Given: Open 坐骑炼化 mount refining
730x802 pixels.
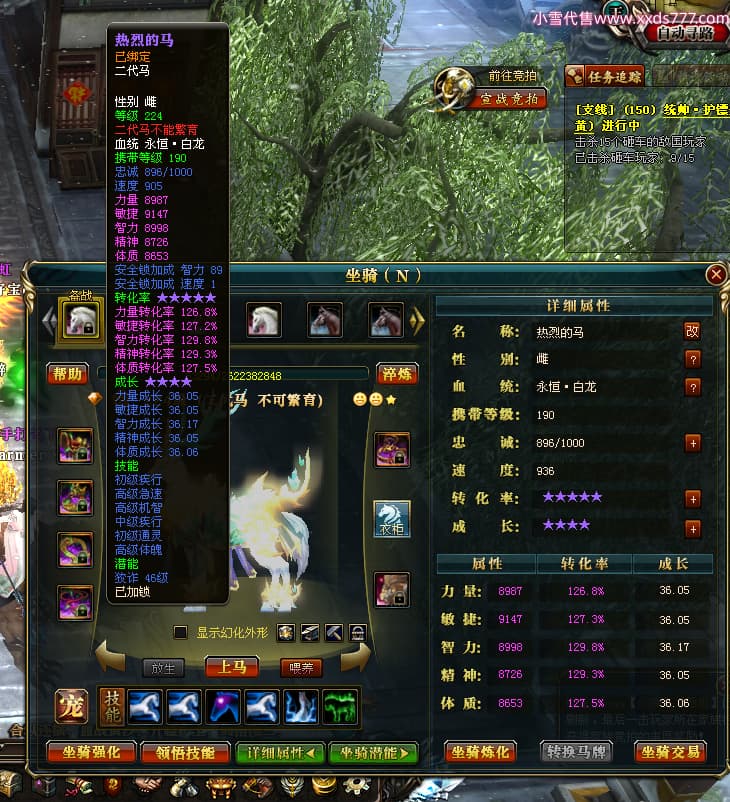Looking at the screenshot, I should coord(480,752).
